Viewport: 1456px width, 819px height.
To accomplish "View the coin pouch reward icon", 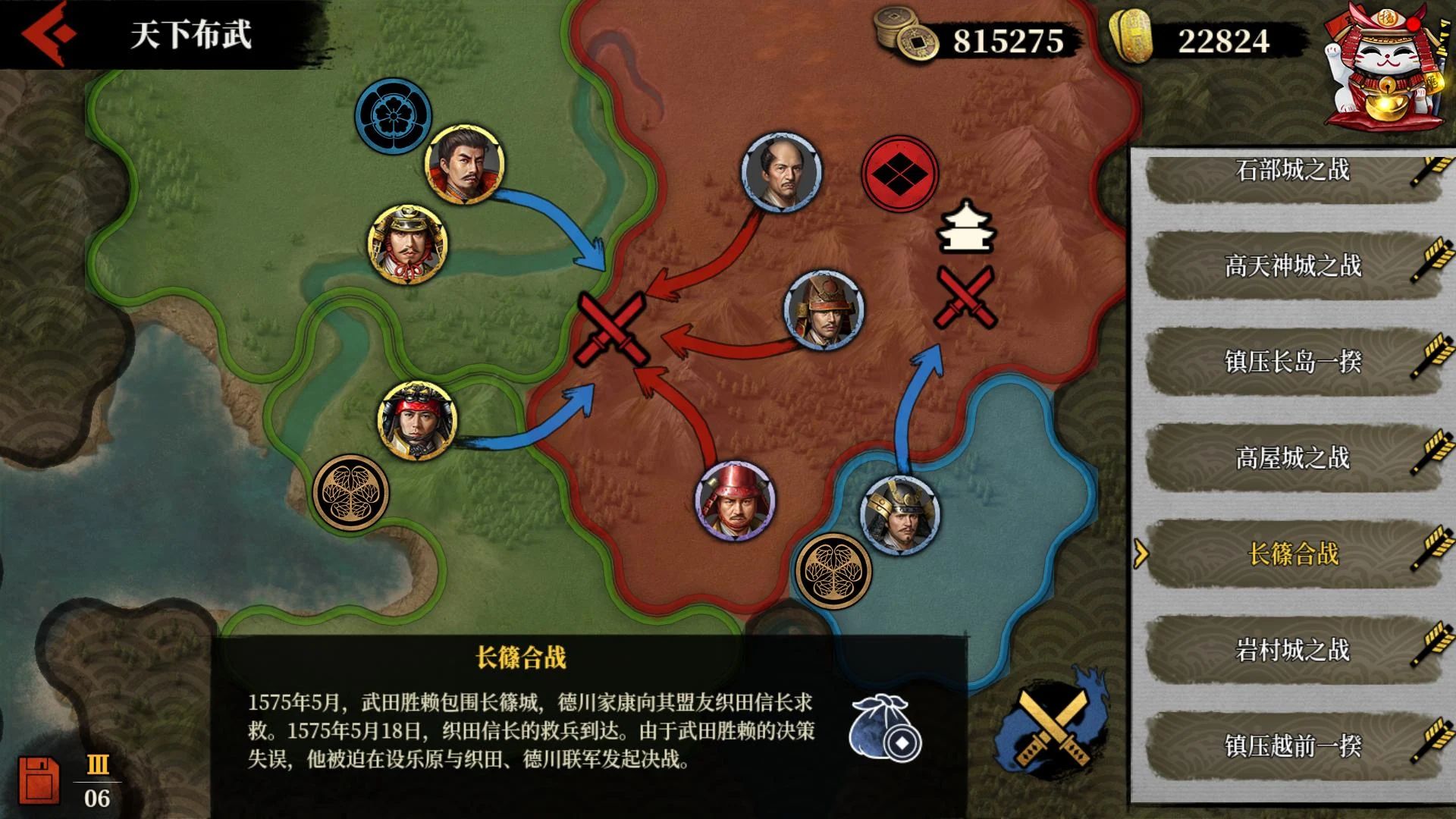I will [884, 727].
